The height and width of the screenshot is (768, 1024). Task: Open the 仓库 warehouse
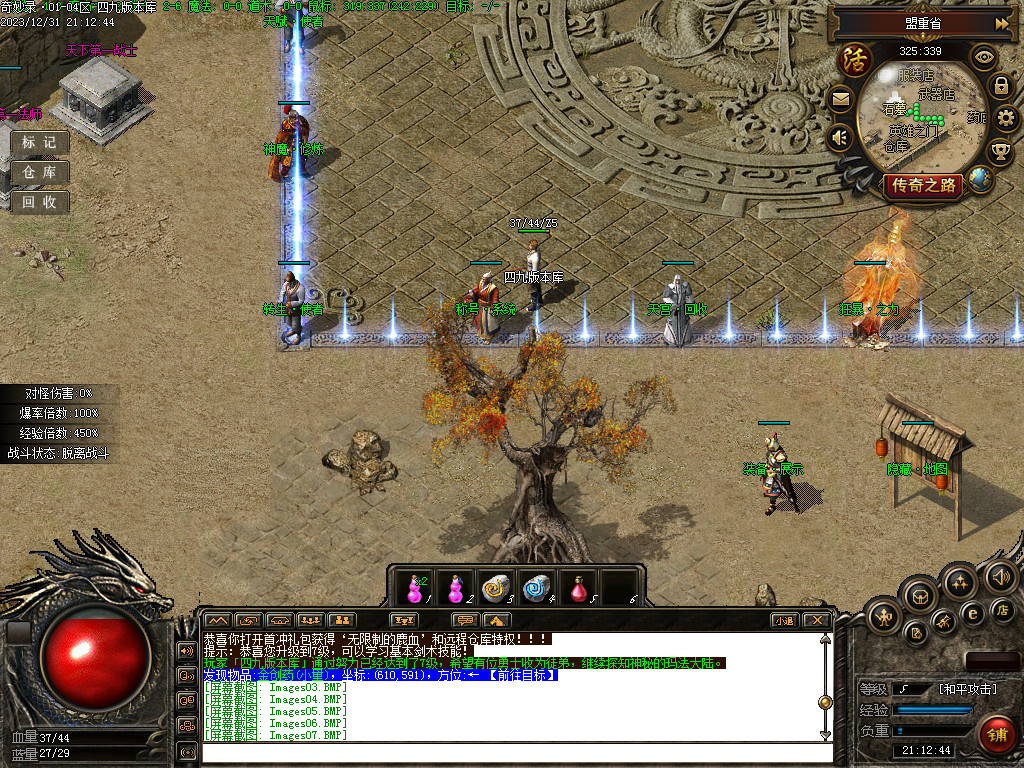40,172
